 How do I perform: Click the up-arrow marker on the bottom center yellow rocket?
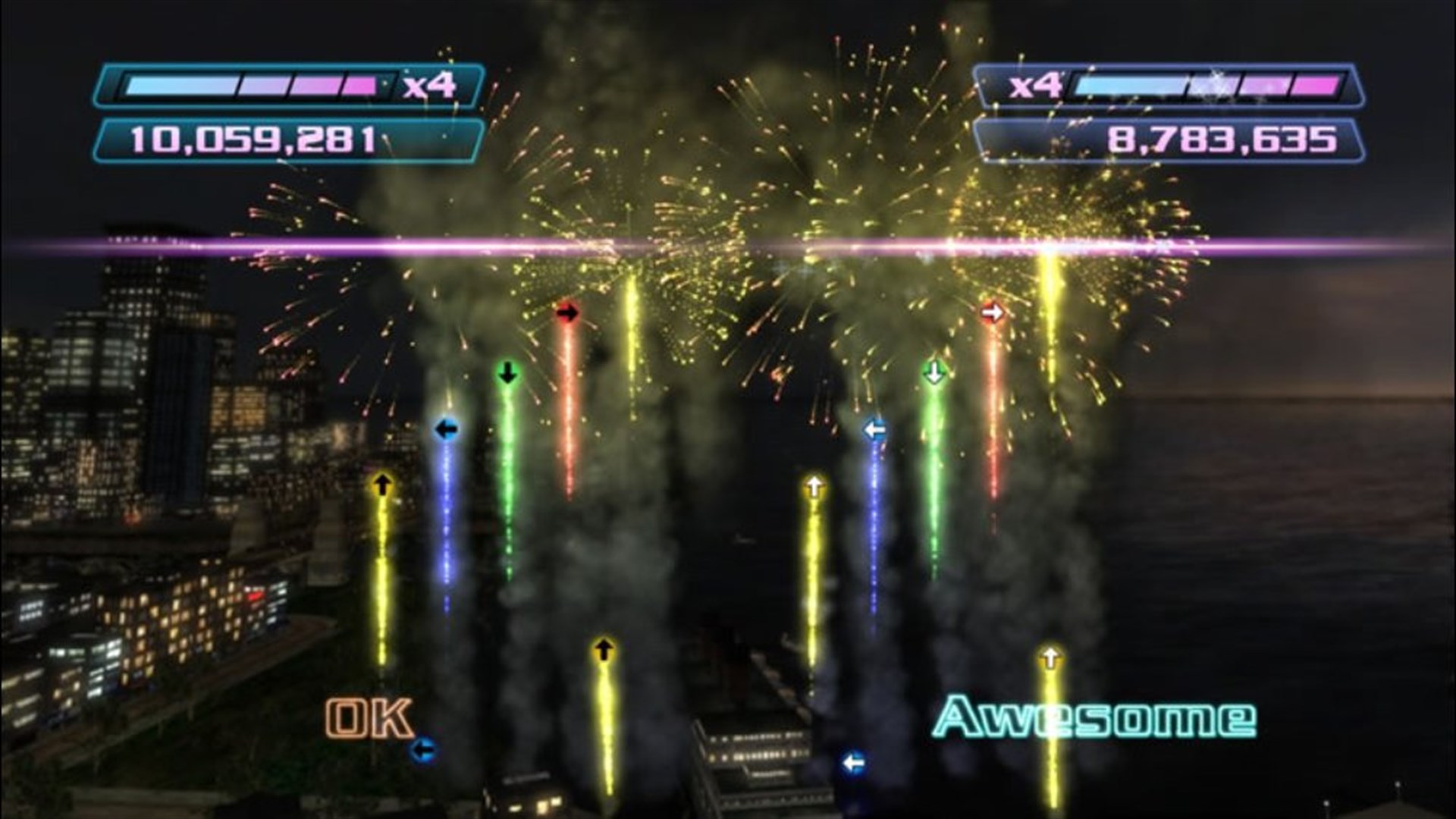click(x=604, y=648)
